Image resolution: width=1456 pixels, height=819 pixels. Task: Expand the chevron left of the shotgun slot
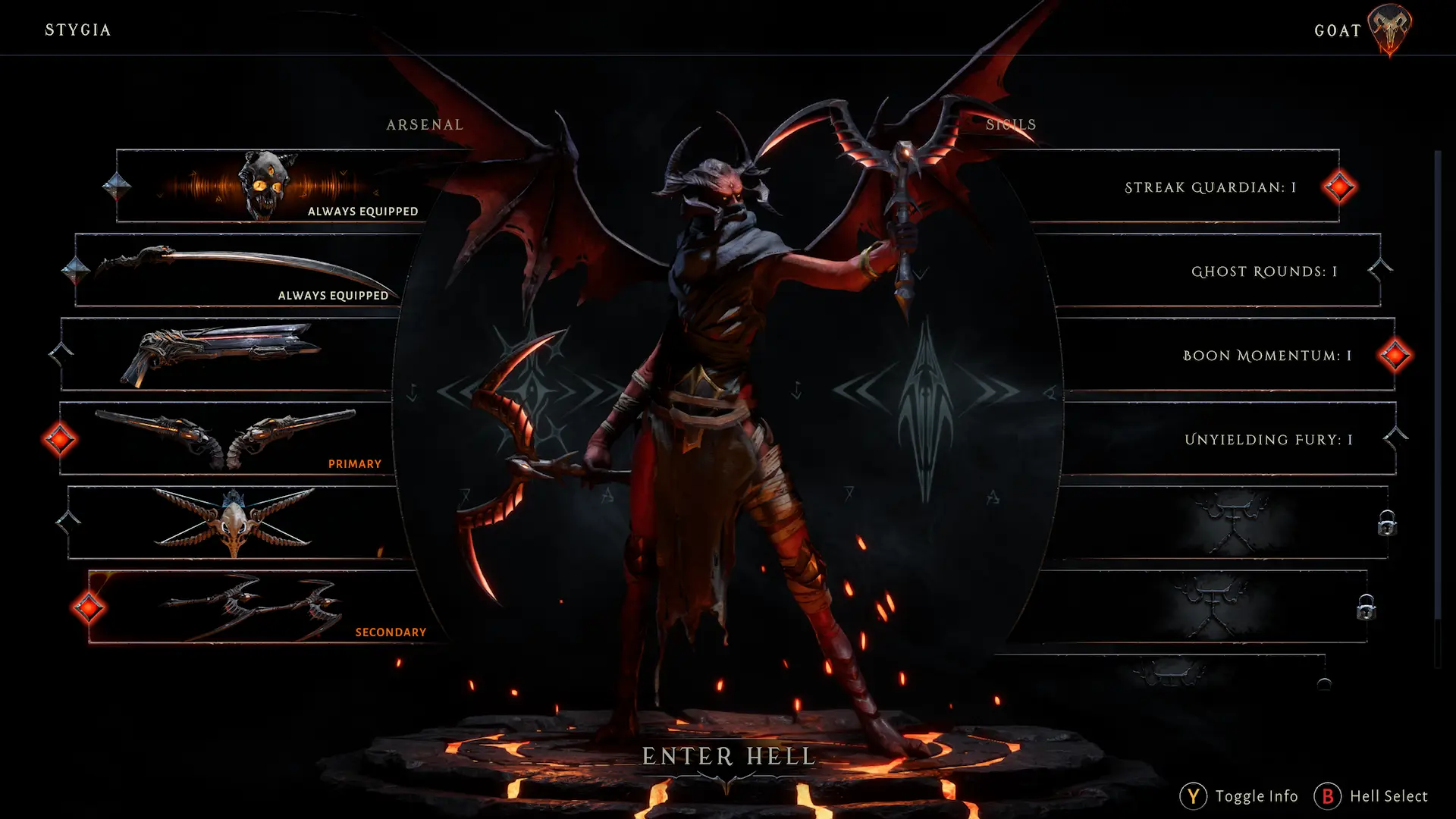pyautogui.click(x=60, y=353)
